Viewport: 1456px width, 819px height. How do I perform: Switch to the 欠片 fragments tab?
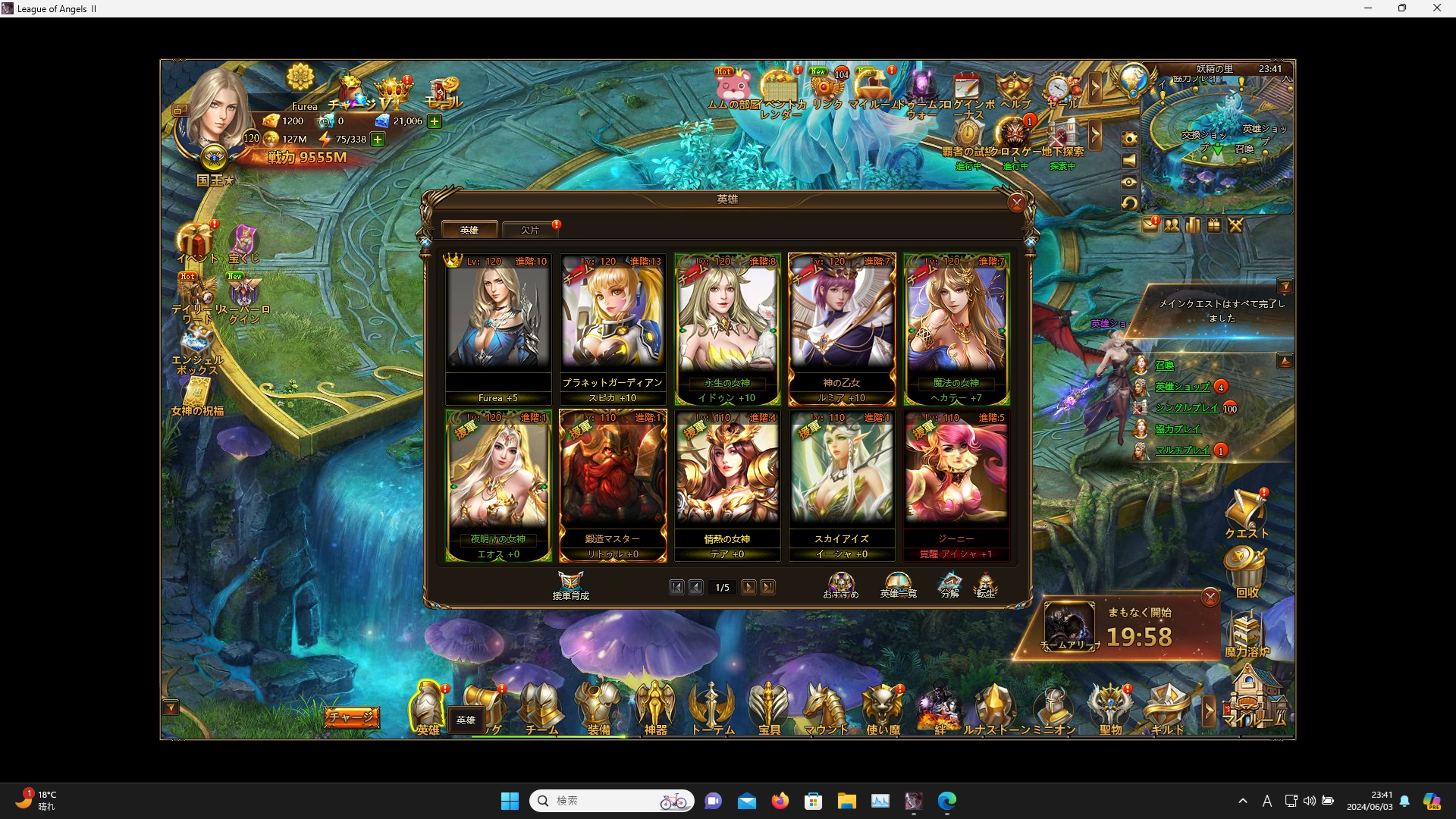(x=530, y=230)
